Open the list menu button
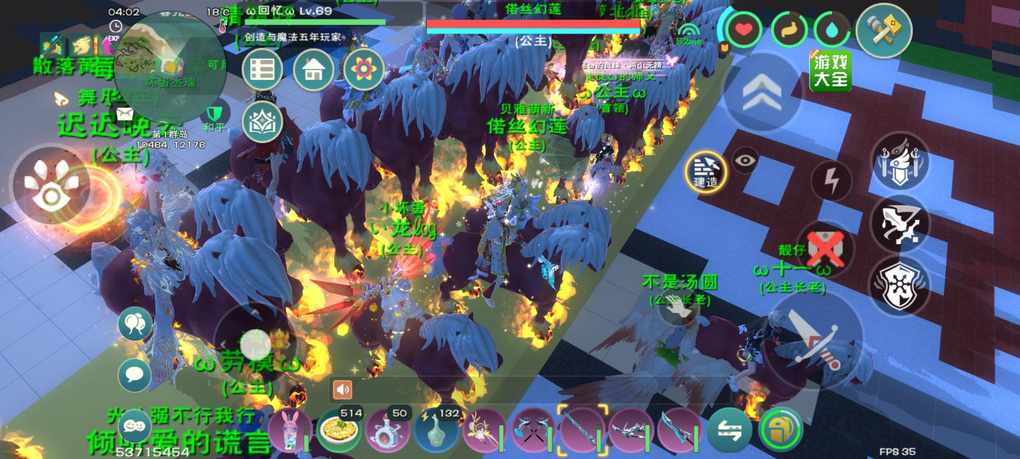The height and width of the screenshot is (459, 1020). (x=263, y=70)
